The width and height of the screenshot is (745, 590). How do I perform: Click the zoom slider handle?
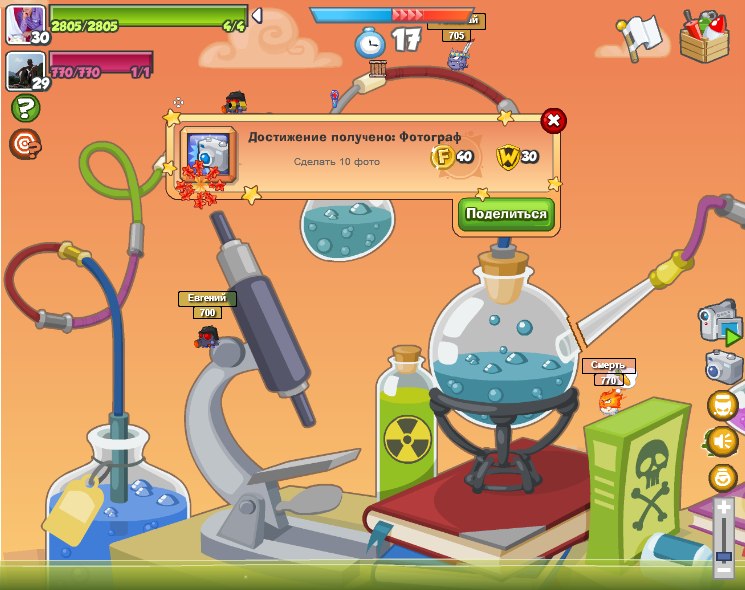[723, 556]
